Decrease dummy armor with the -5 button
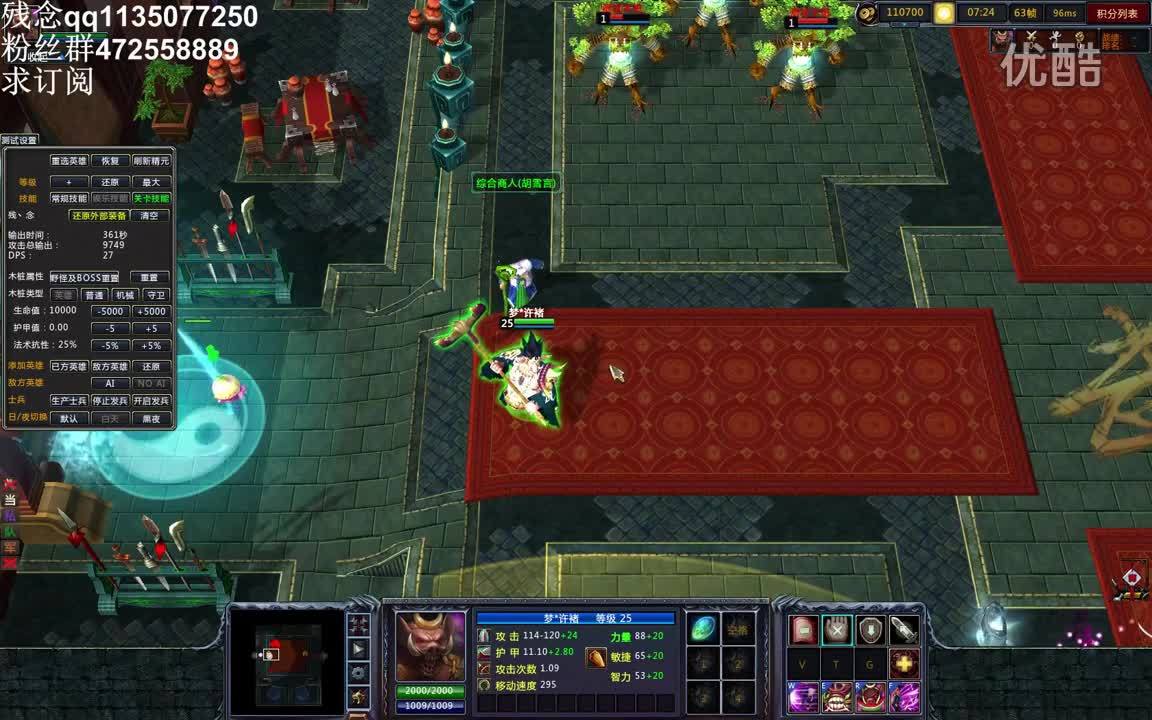 coord(110,328)
